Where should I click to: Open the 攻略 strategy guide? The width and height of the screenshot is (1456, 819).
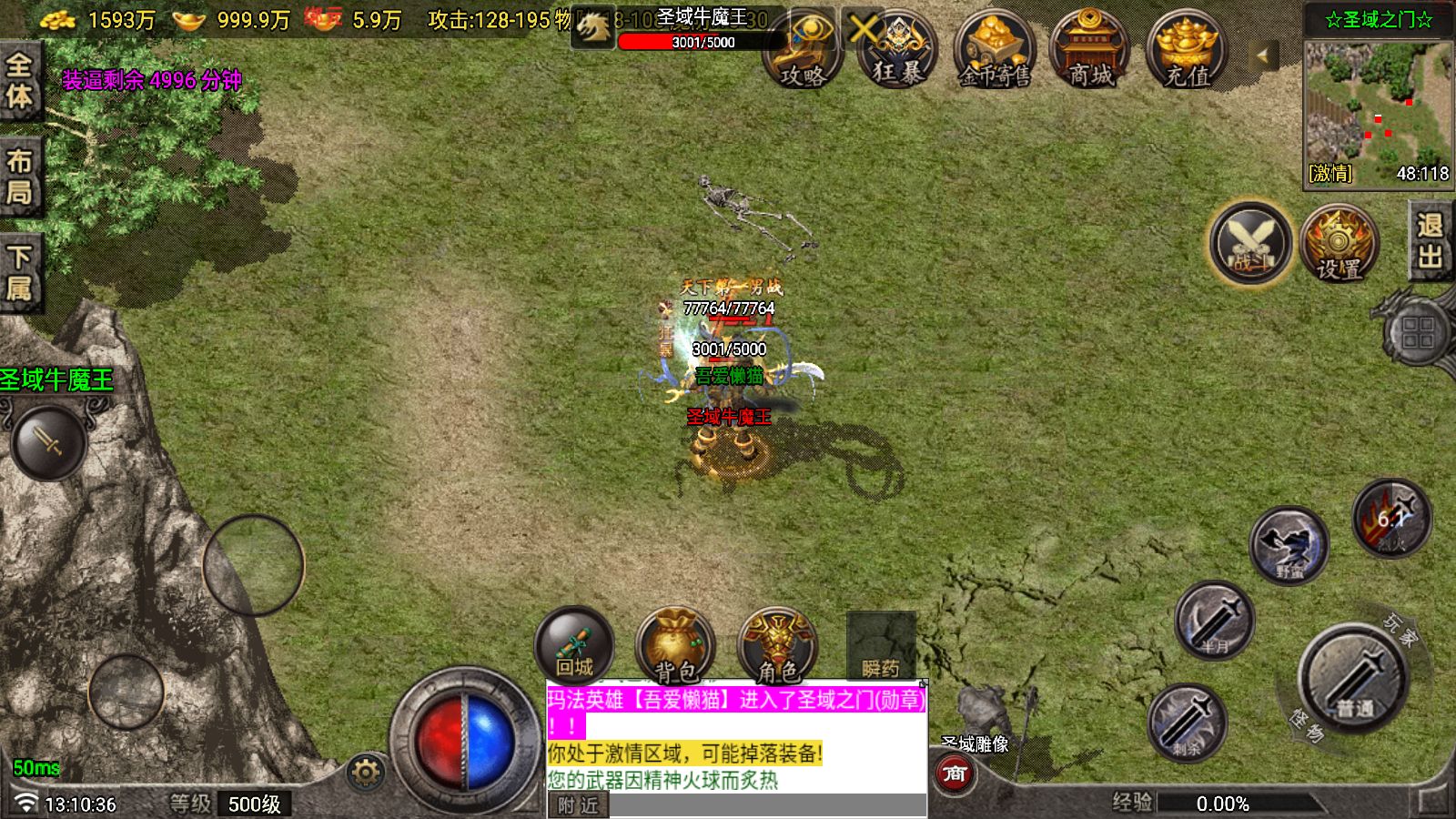pos(802,51)
